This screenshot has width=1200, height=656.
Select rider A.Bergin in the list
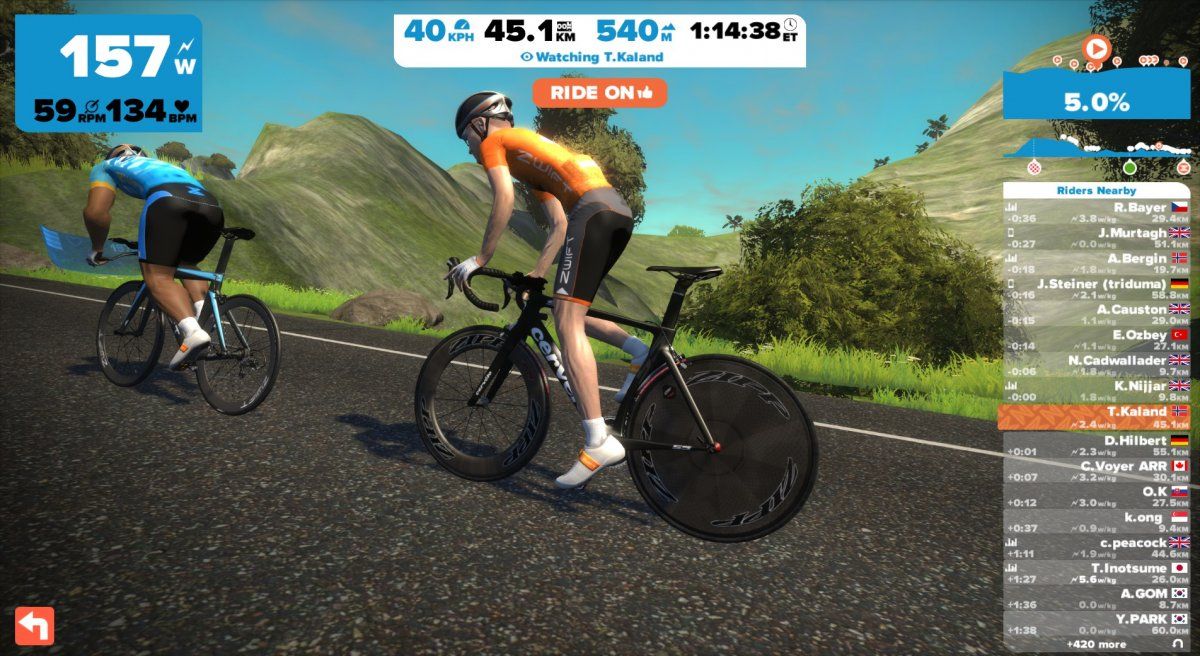tap(1096, 263)
